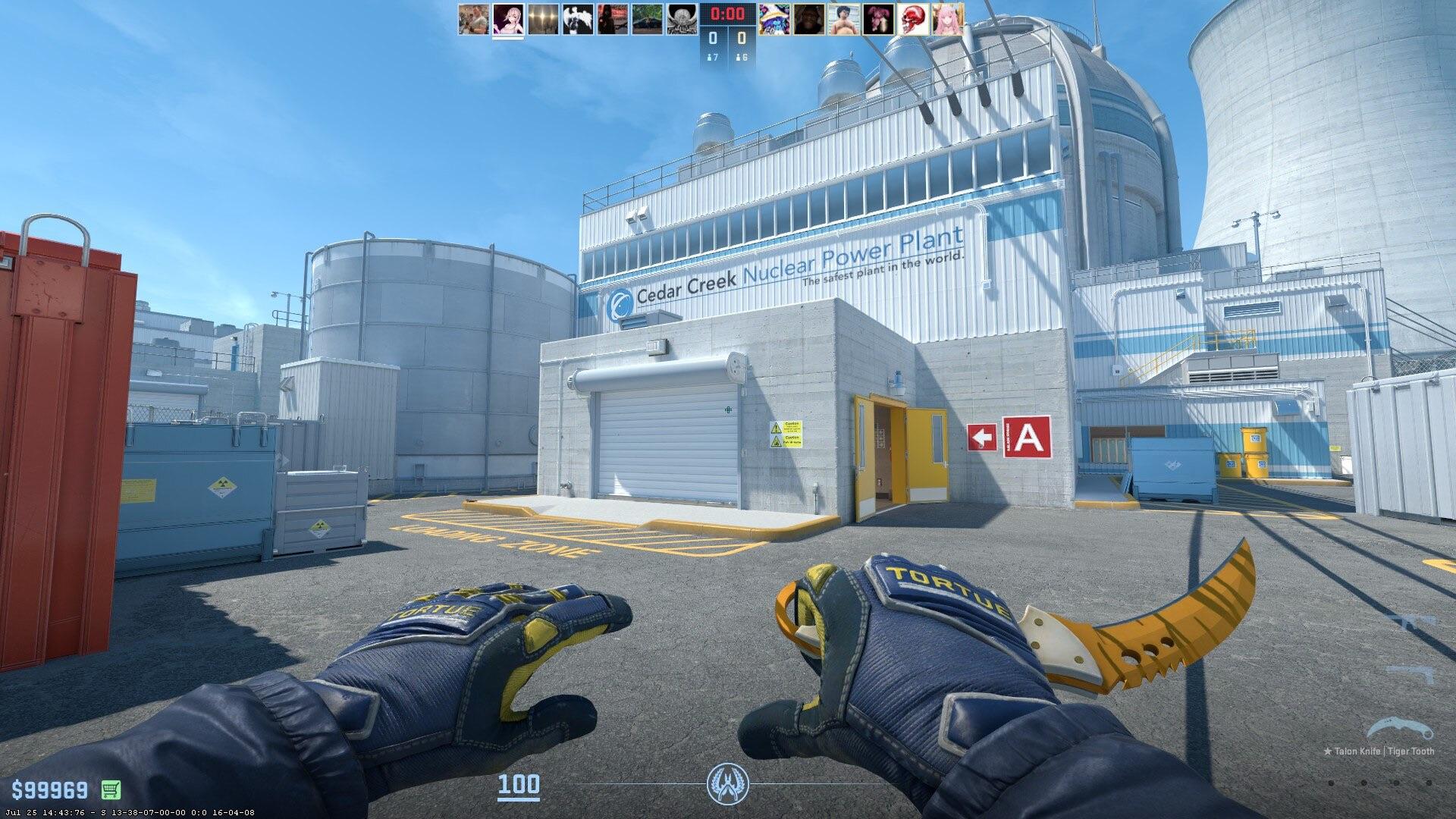The image size is (1456, 819).
Task: Click the health bar underline below 100
Action: (x=520, y=799)
